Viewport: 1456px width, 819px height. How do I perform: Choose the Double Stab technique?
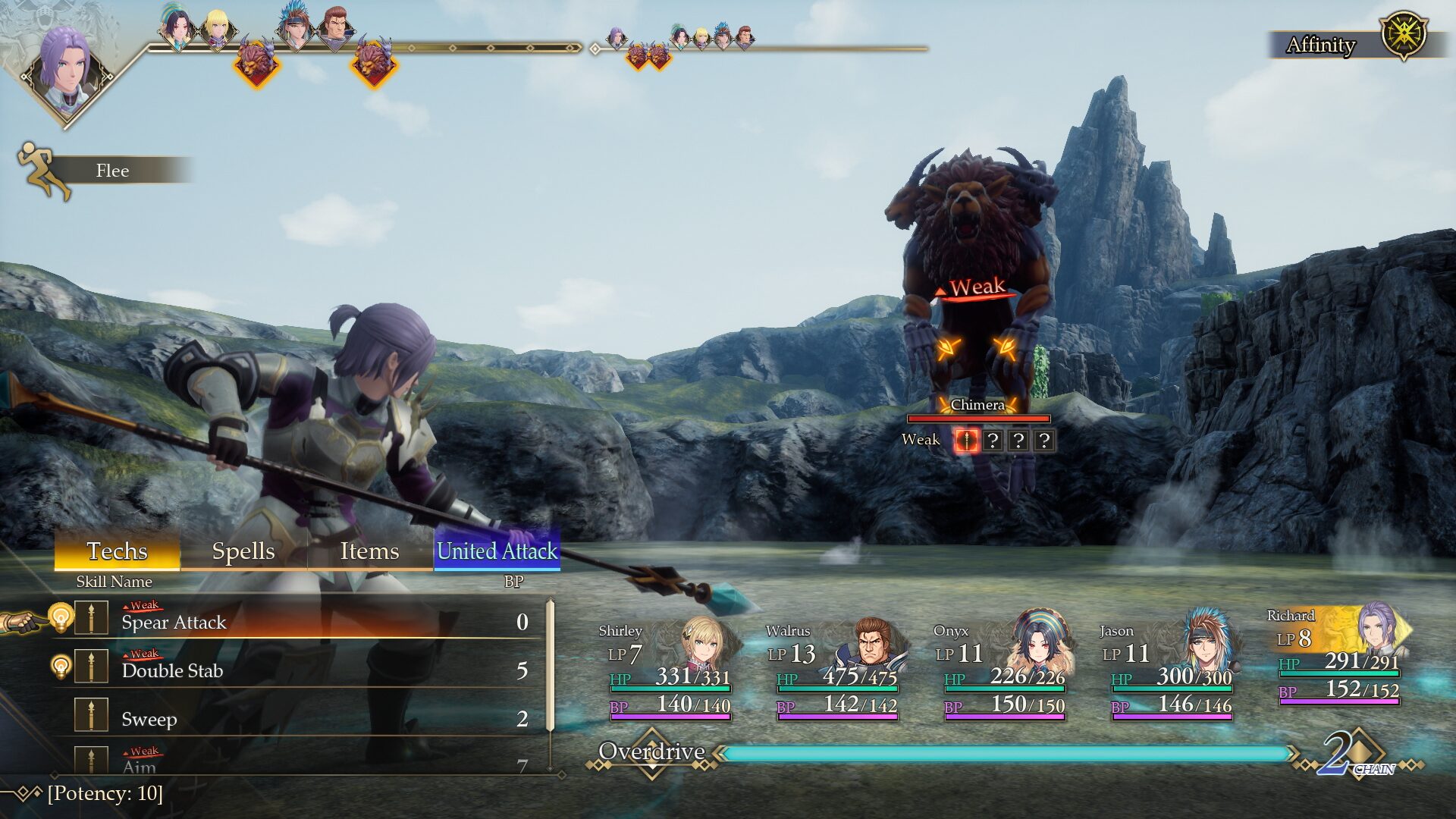point(303,670)
